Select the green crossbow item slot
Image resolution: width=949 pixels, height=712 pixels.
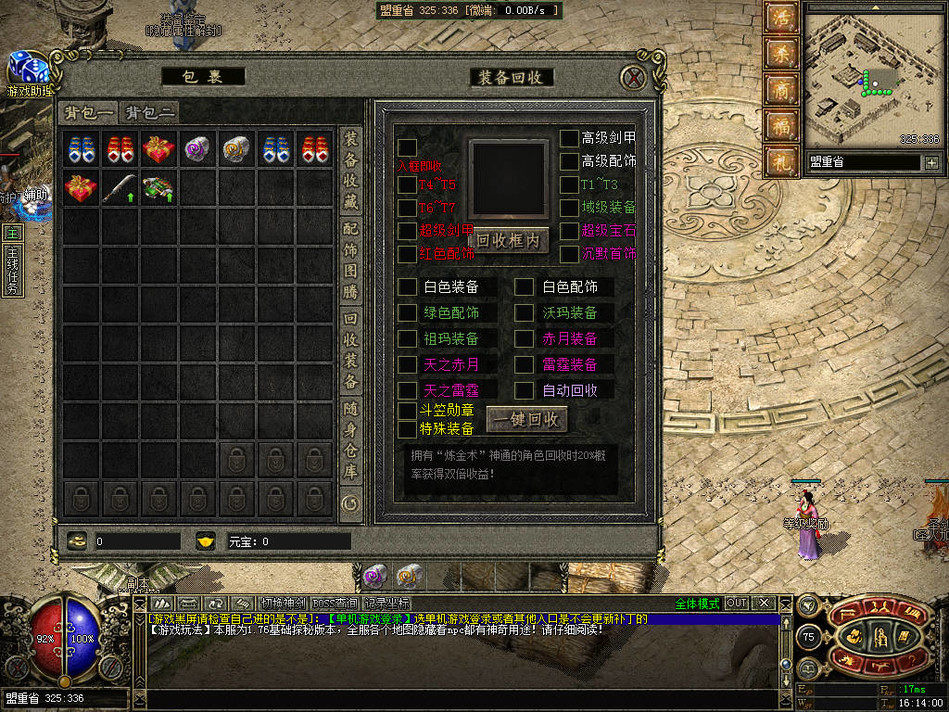[x=158, y=188]
